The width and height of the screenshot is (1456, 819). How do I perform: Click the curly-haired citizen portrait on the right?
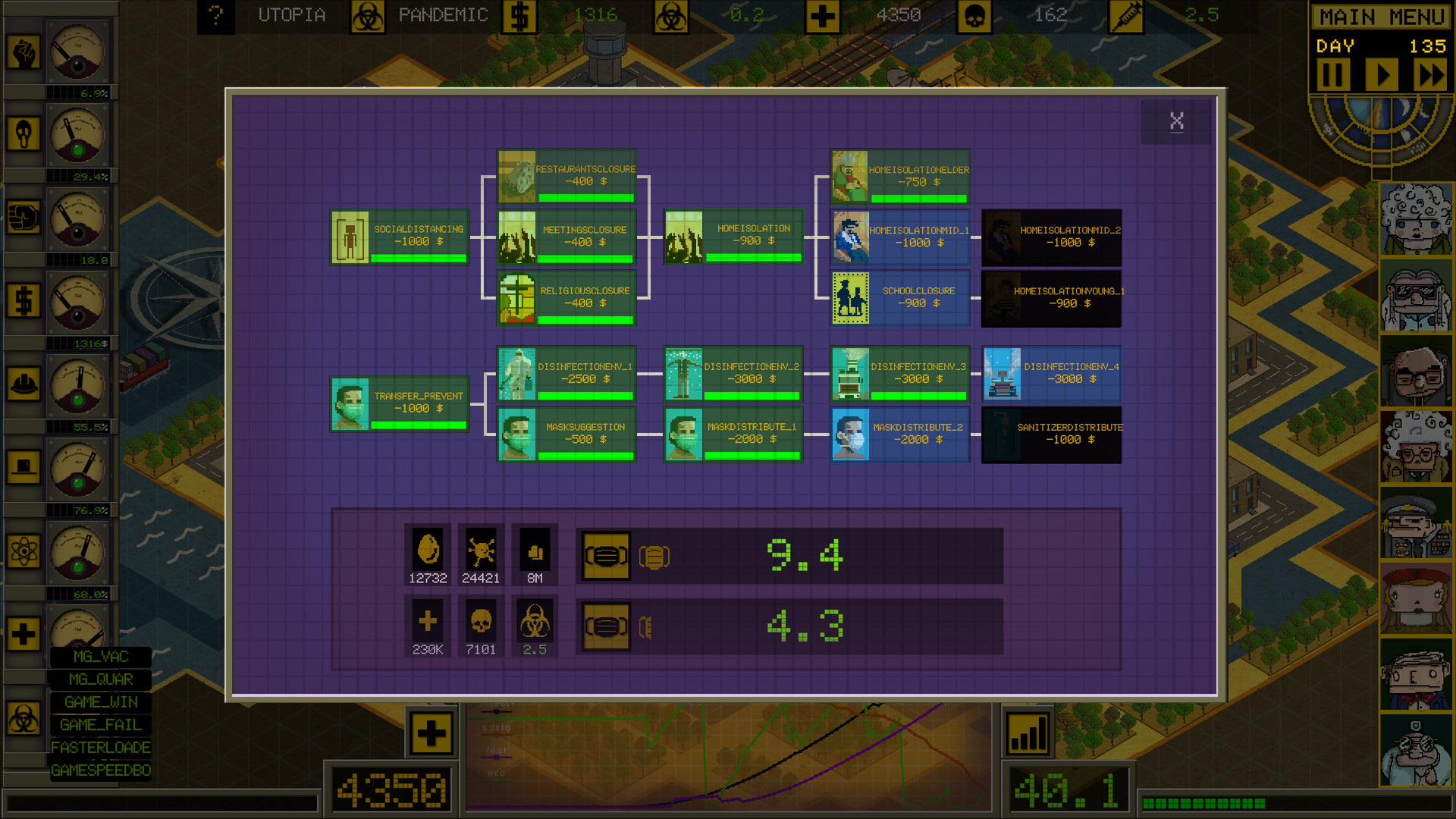coord(1415,218)
